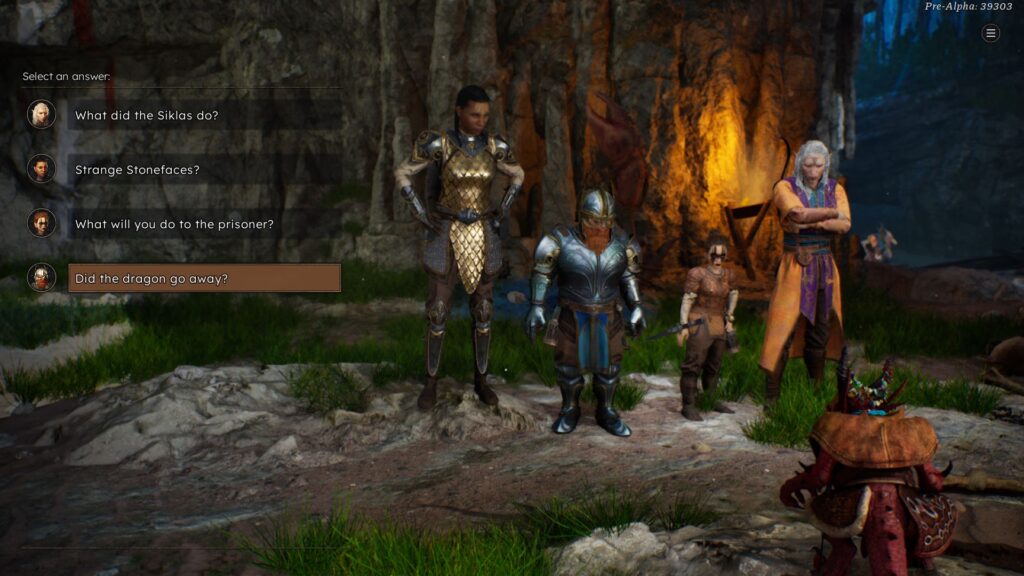Choose the helmeted dwarf portrait beside the dragon question
This screenshot has height=576, width=1024.
41,277
